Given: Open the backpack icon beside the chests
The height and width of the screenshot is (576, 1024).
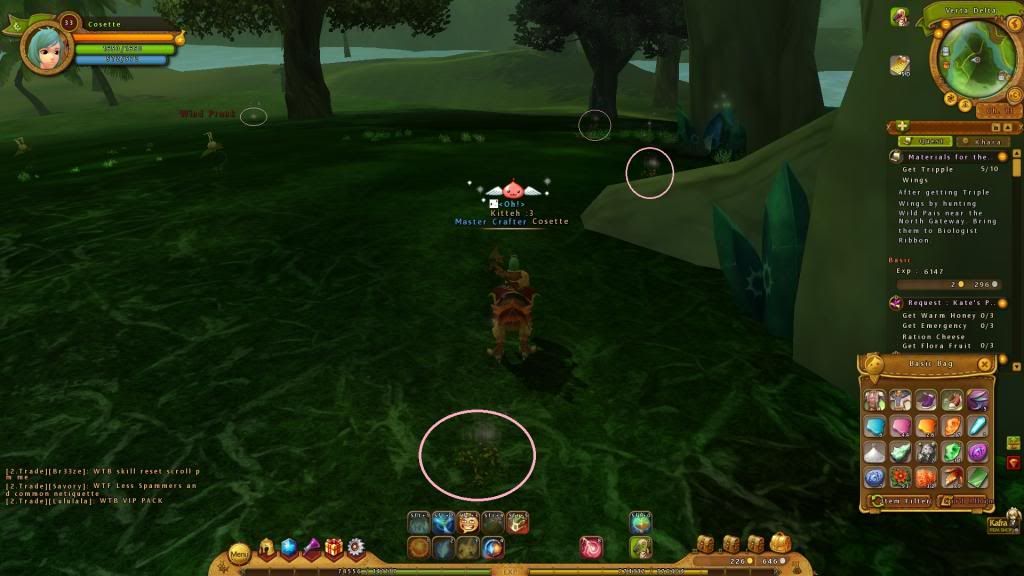Looking at the screenshot, I should [780, 543].
